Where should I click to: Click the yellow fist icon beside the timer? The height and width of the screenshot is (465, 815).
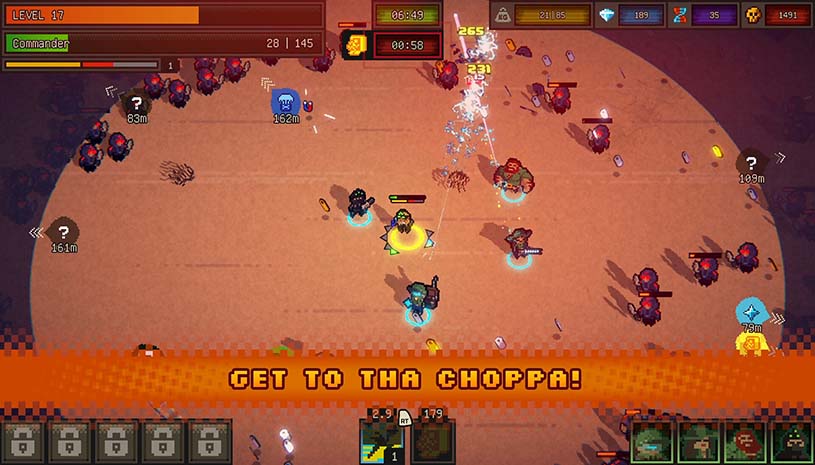355,44
